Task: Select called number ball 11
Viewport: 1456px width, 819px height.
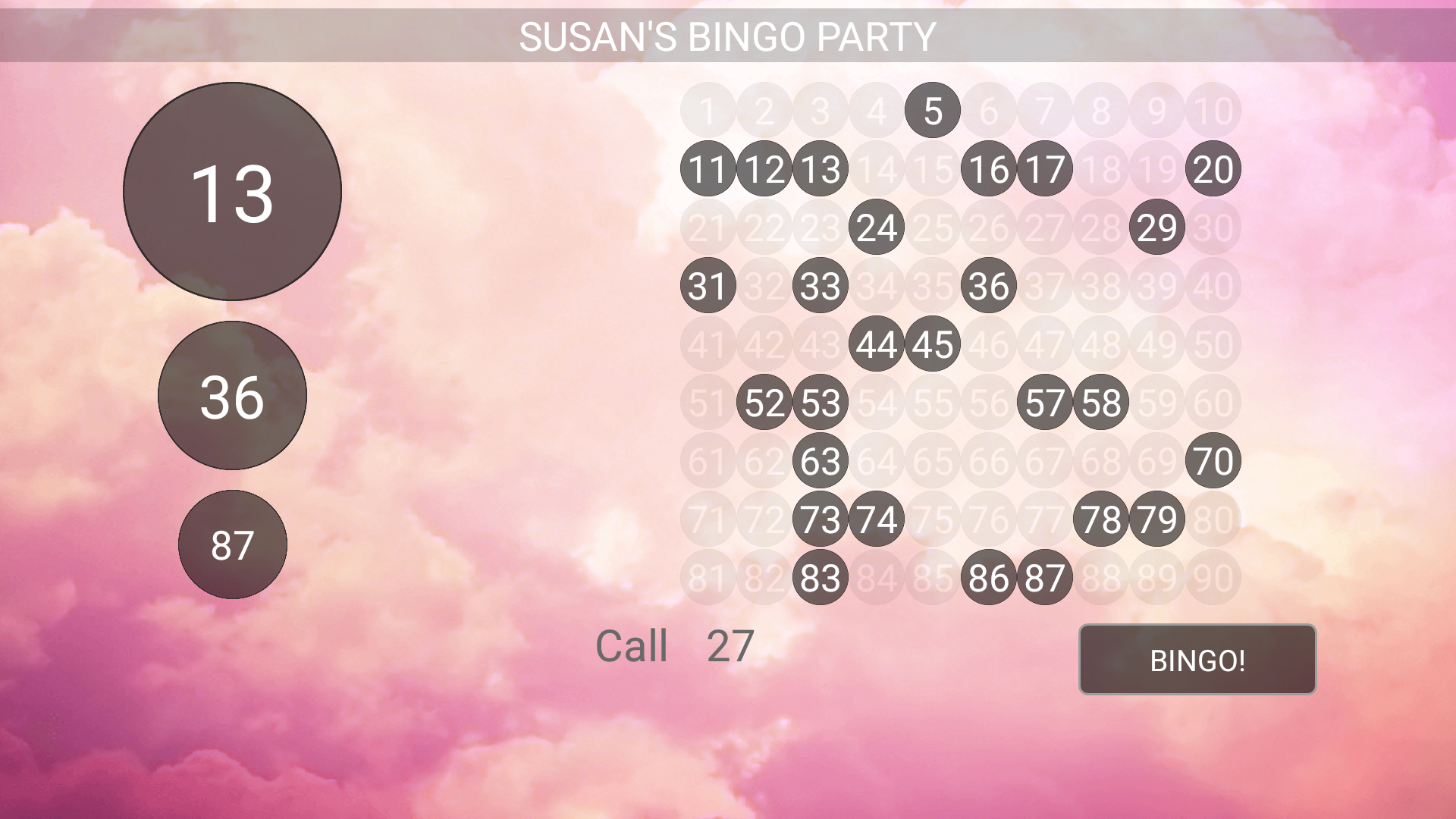Action: point(708,168)
